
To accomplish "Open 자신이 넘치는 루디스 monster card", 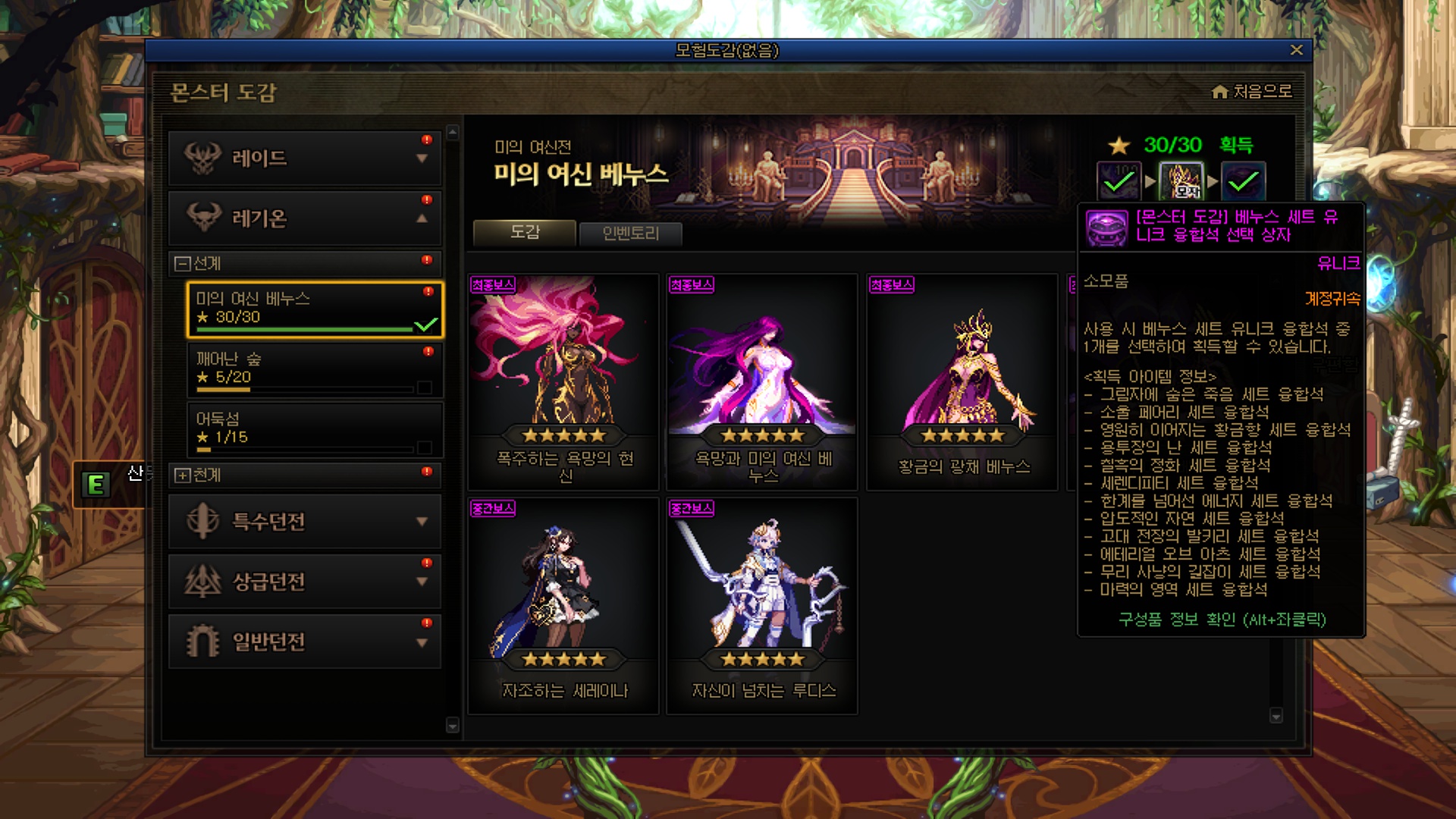I will [x=762, y=605].
